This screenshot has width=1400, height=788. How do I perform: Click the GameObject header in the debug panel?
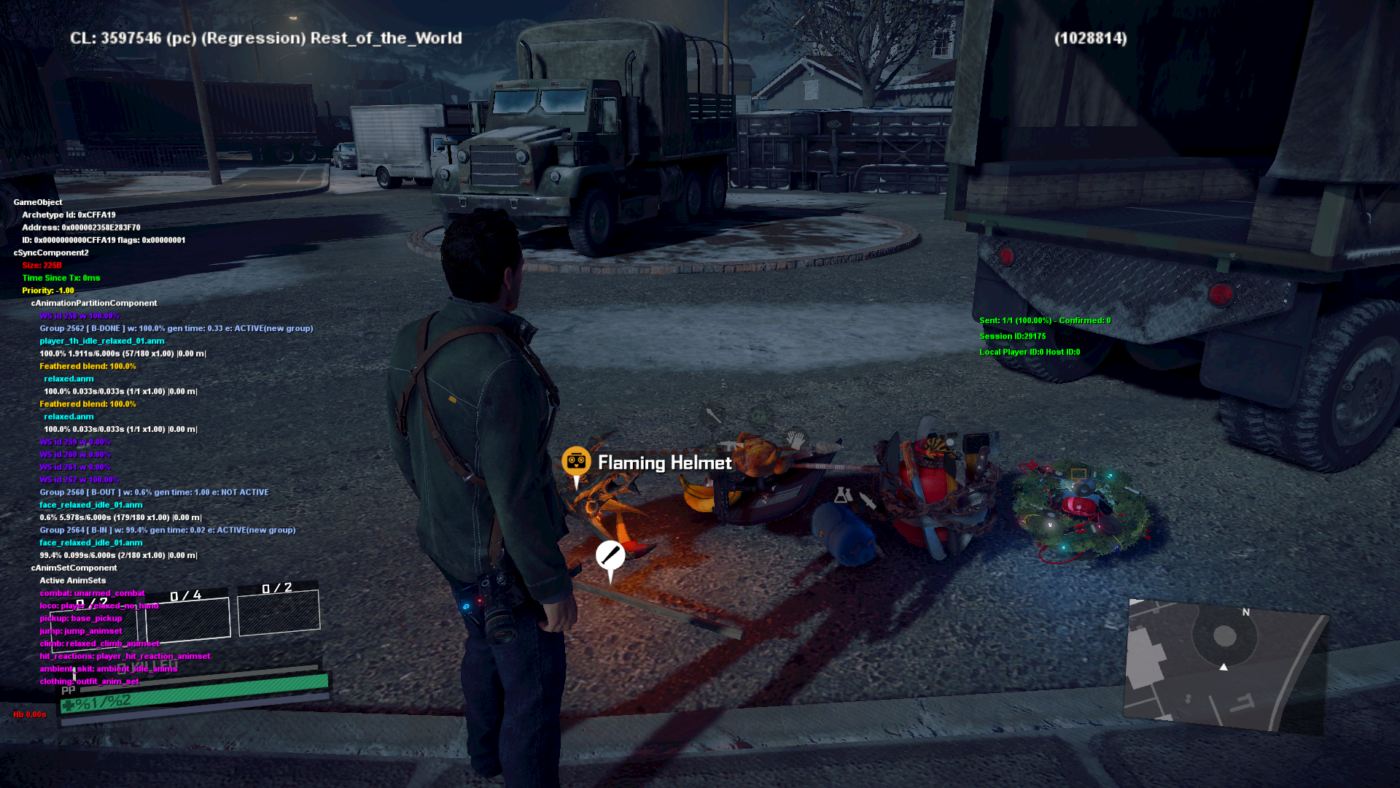tap(37, 200)
